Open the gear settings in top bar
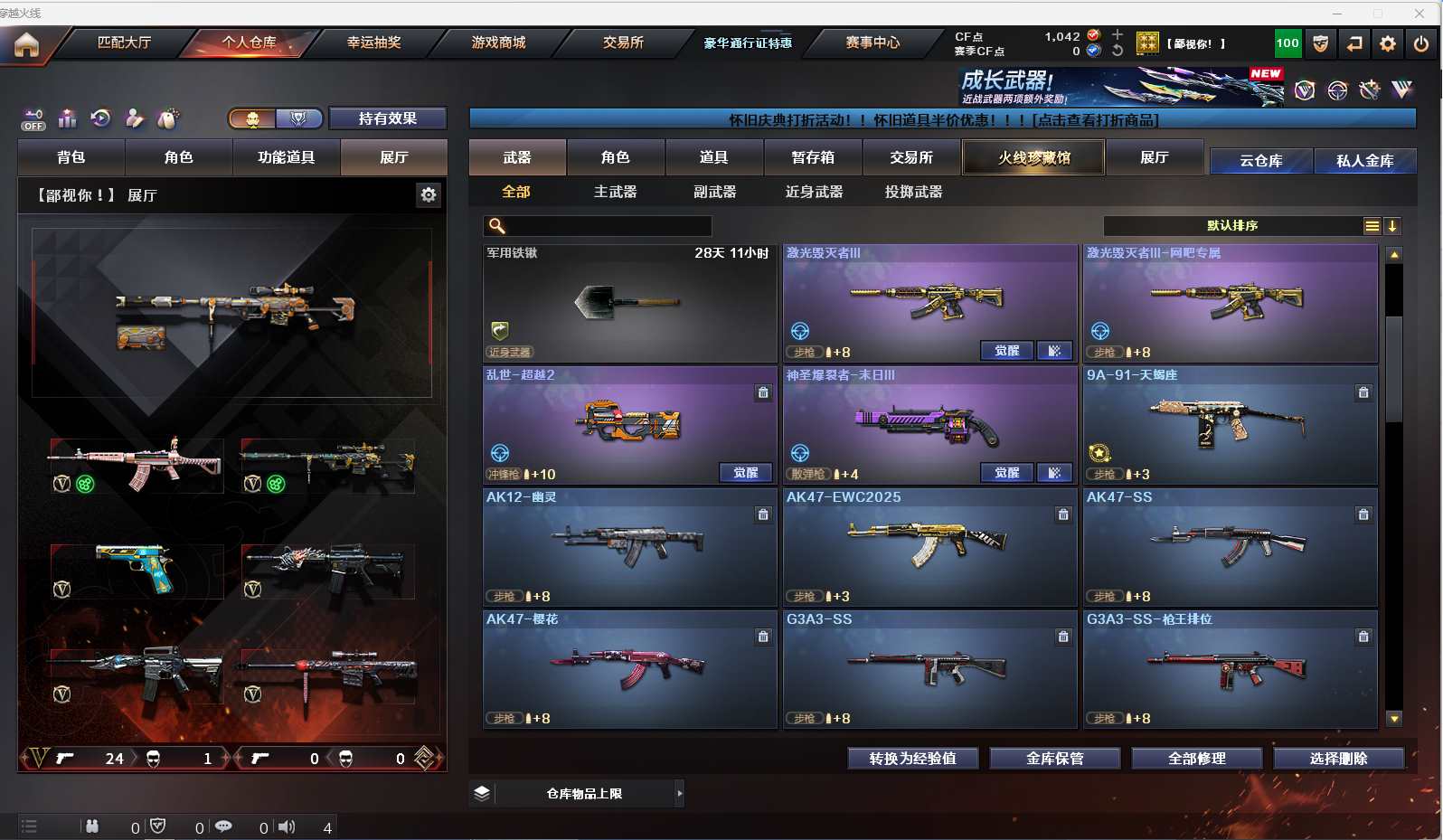This screenshot has height=840, width=1443. click(x=1388, y=43)
